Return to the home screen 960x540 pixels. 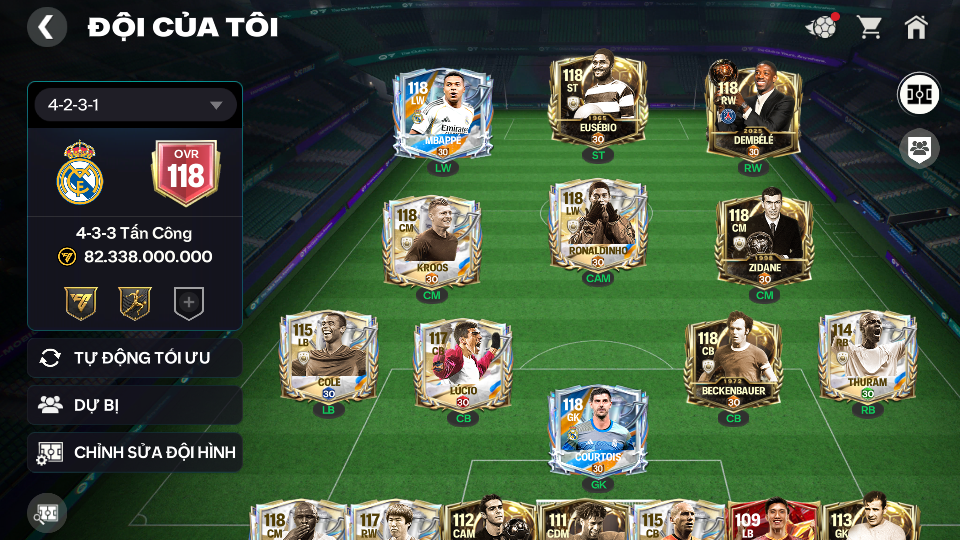click(916, 27)
